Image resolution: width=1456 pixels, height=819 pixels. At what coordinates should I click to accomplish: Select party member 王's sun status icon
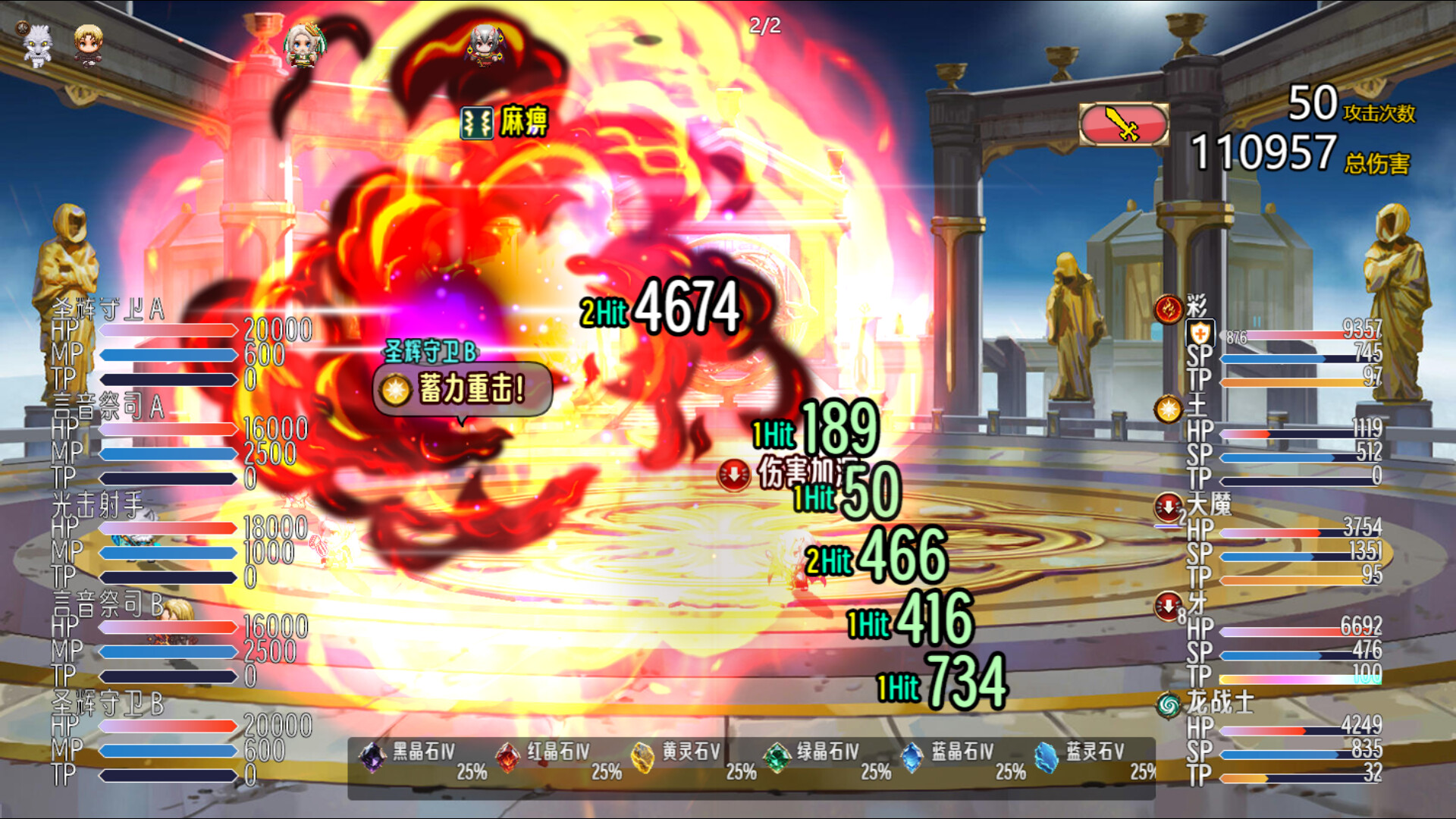point(1169,409)
